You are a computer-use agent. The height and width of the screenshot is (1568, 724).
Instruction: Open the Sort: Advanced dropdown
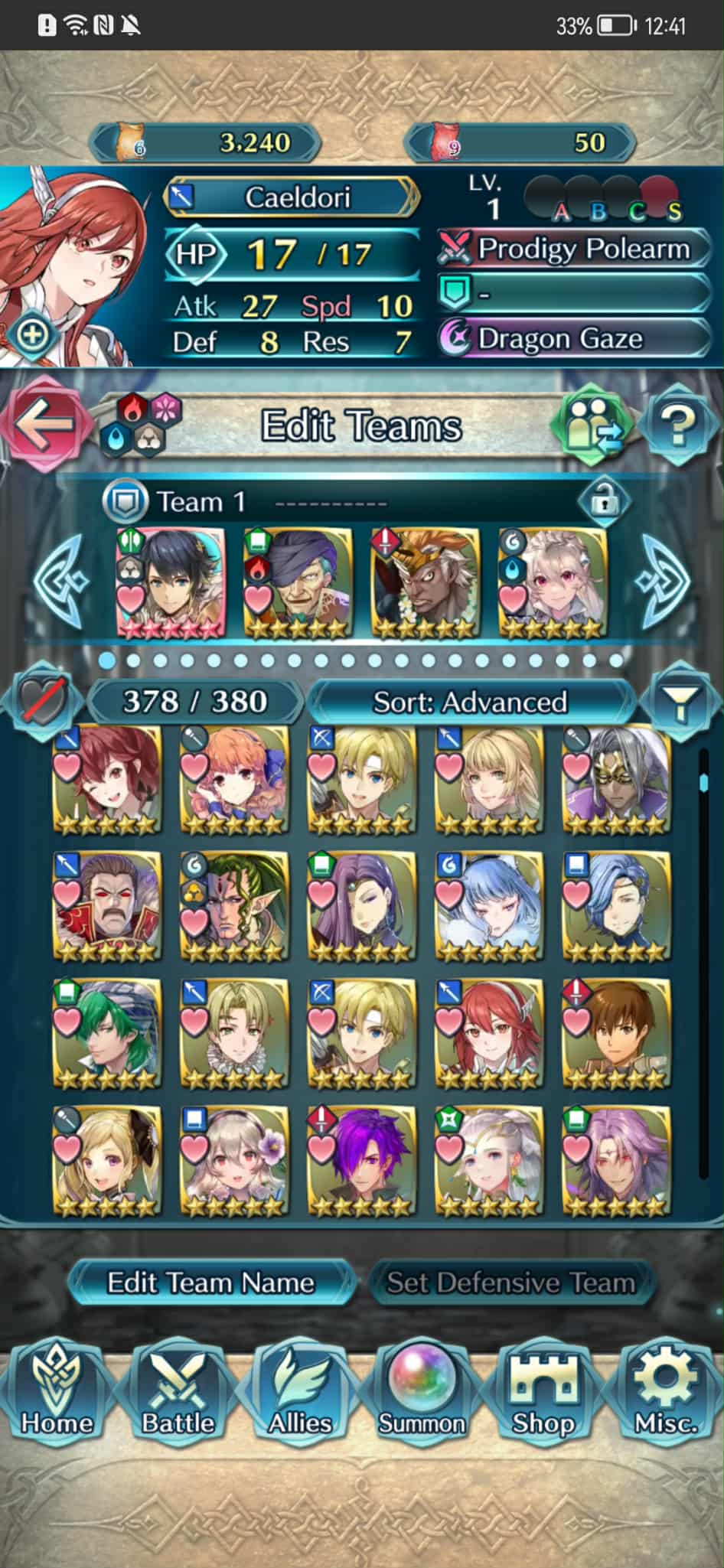click(470, 702)
